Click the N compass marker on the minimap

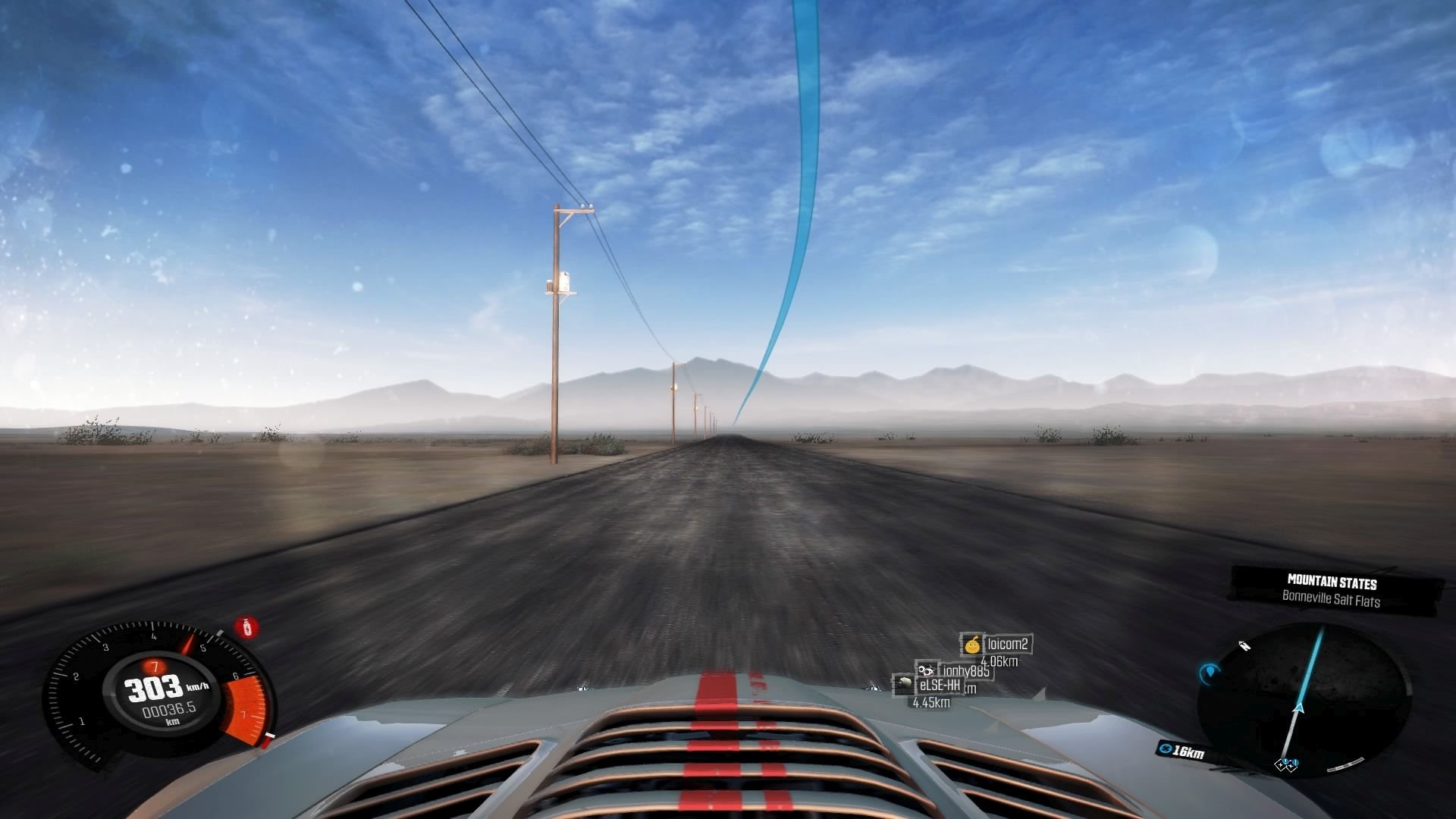1244,645
